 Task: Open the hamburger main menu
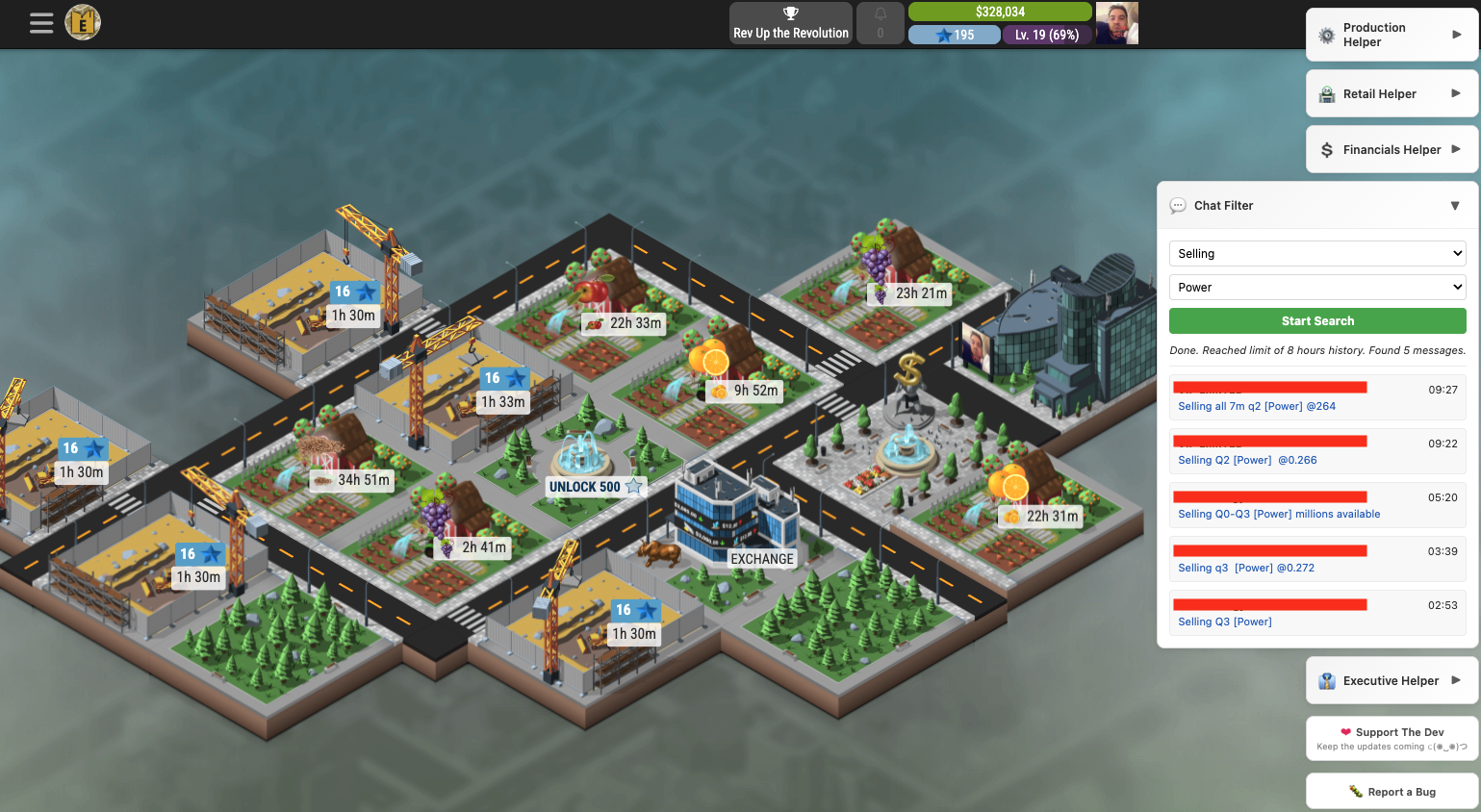(41, 23)
